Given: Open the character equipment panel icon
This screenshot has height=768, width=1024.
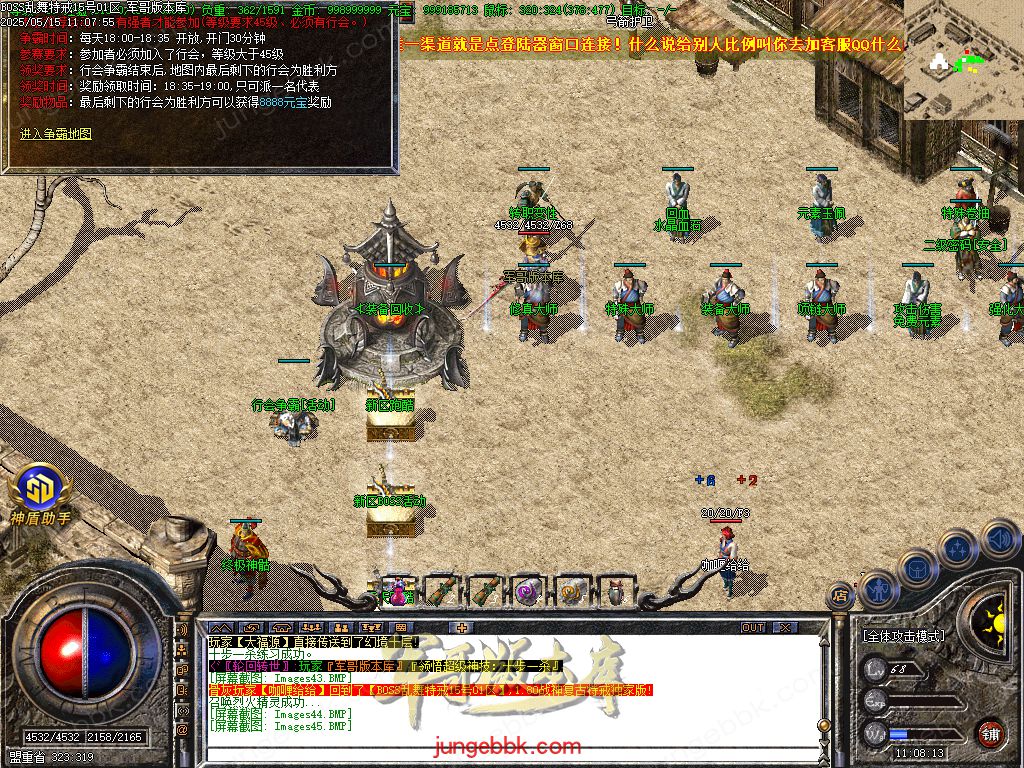Looking at the screenshot, I should [877, 590].
